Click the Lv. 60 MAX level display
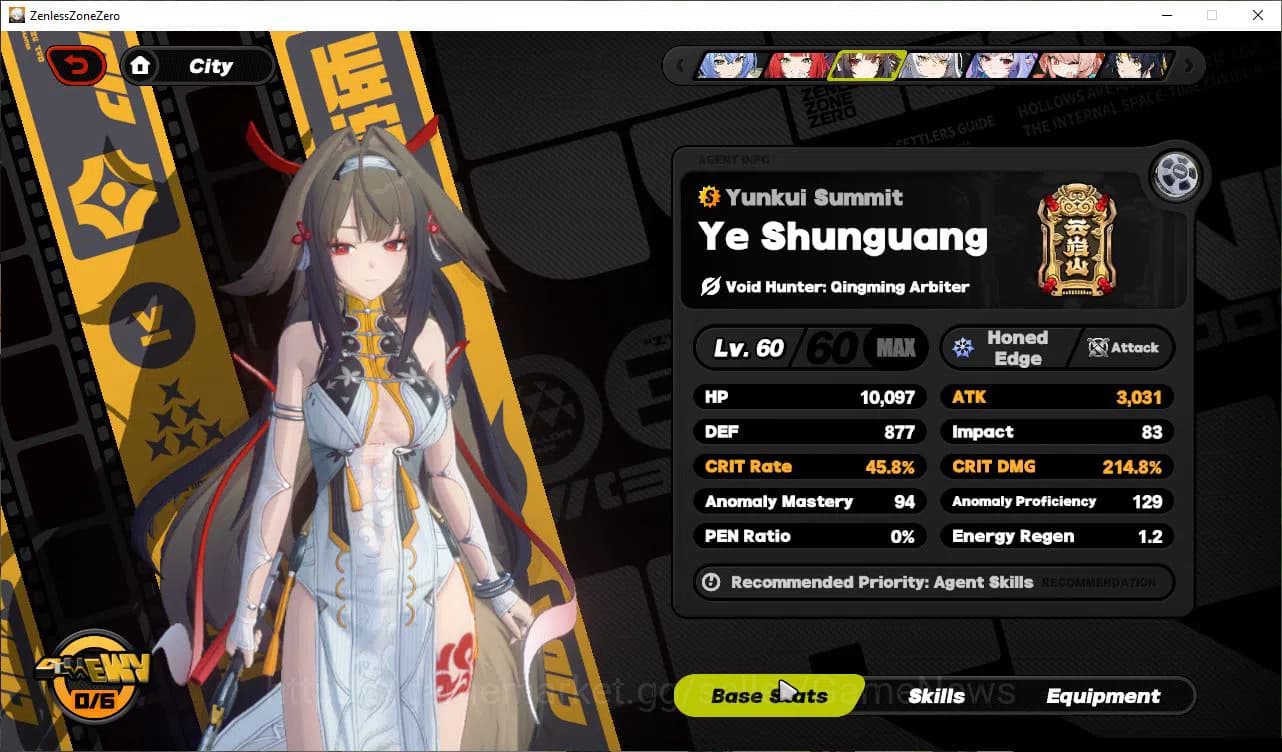Image resolution: width=1282 pixels, height=752 pixels. coord(810,347)
